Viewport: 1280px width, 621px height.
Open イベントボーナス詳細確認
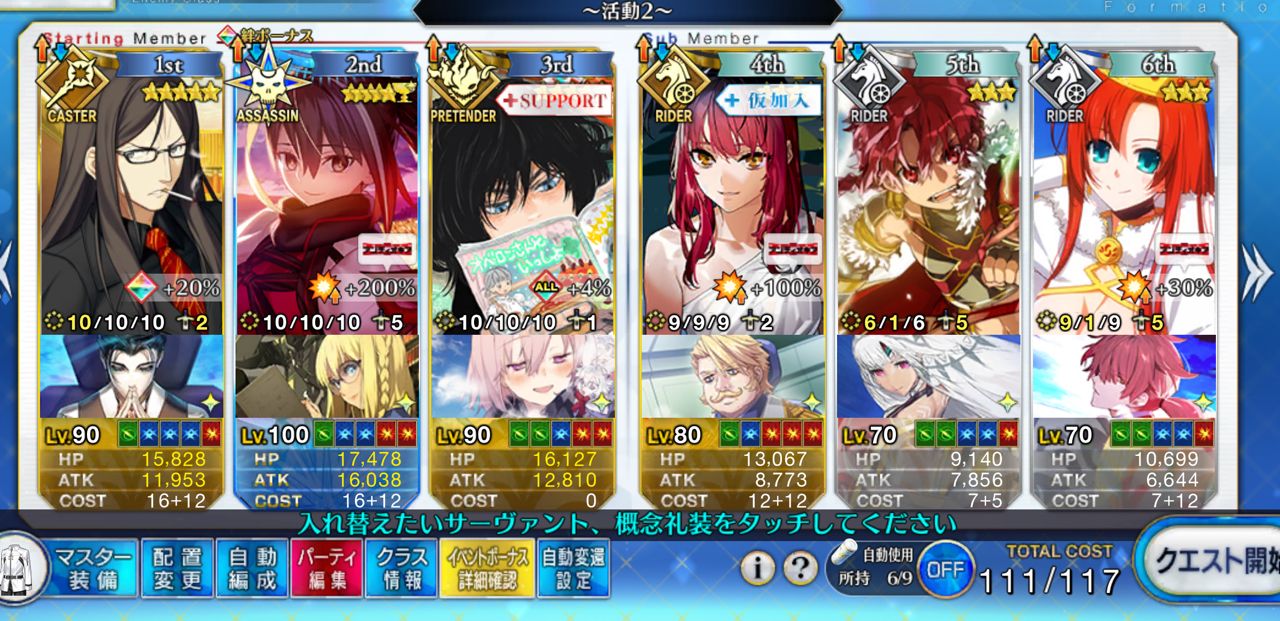click(x=486, y=569)
